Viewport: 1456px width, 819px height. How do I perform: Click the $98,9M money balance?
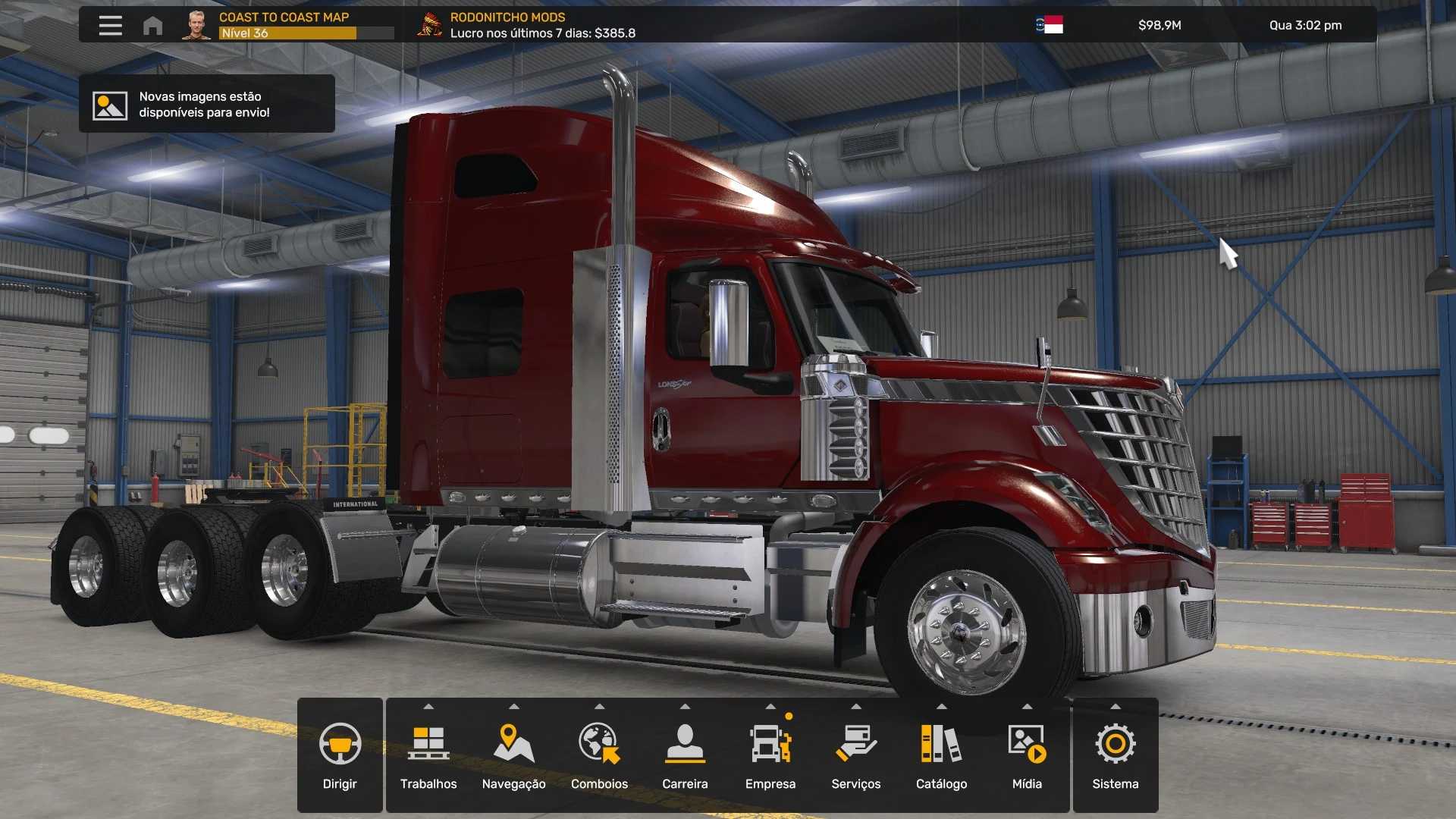[x=1159, y=25]
